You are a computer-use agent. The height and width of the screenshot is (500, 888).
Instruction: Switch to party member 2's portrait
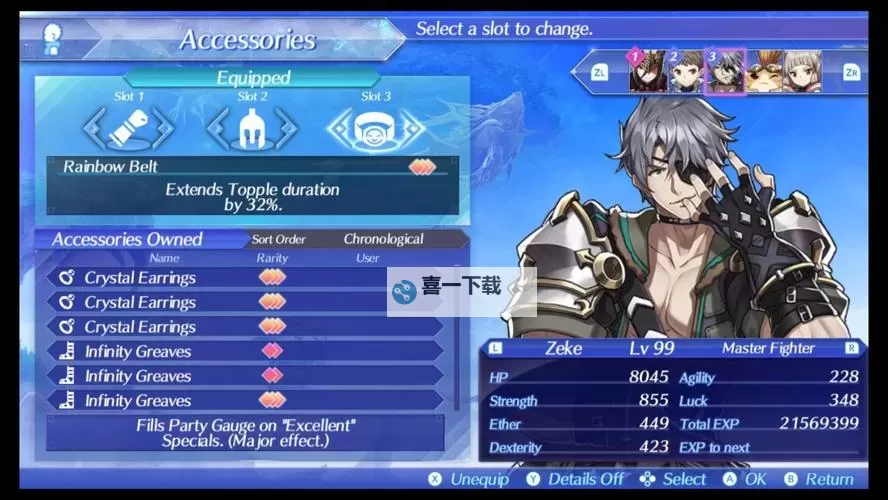pyautogui.click(x=686, y=72)
